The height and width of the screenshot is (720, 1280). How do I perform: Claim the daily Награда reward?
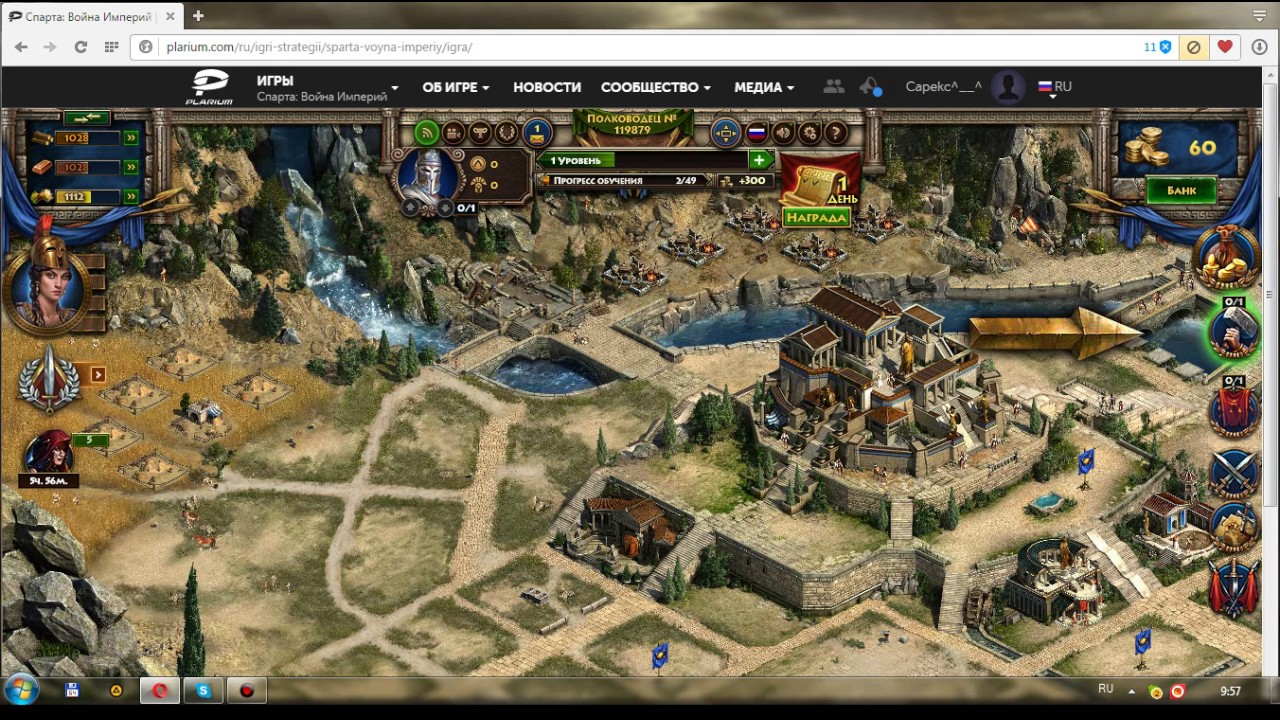816,217
